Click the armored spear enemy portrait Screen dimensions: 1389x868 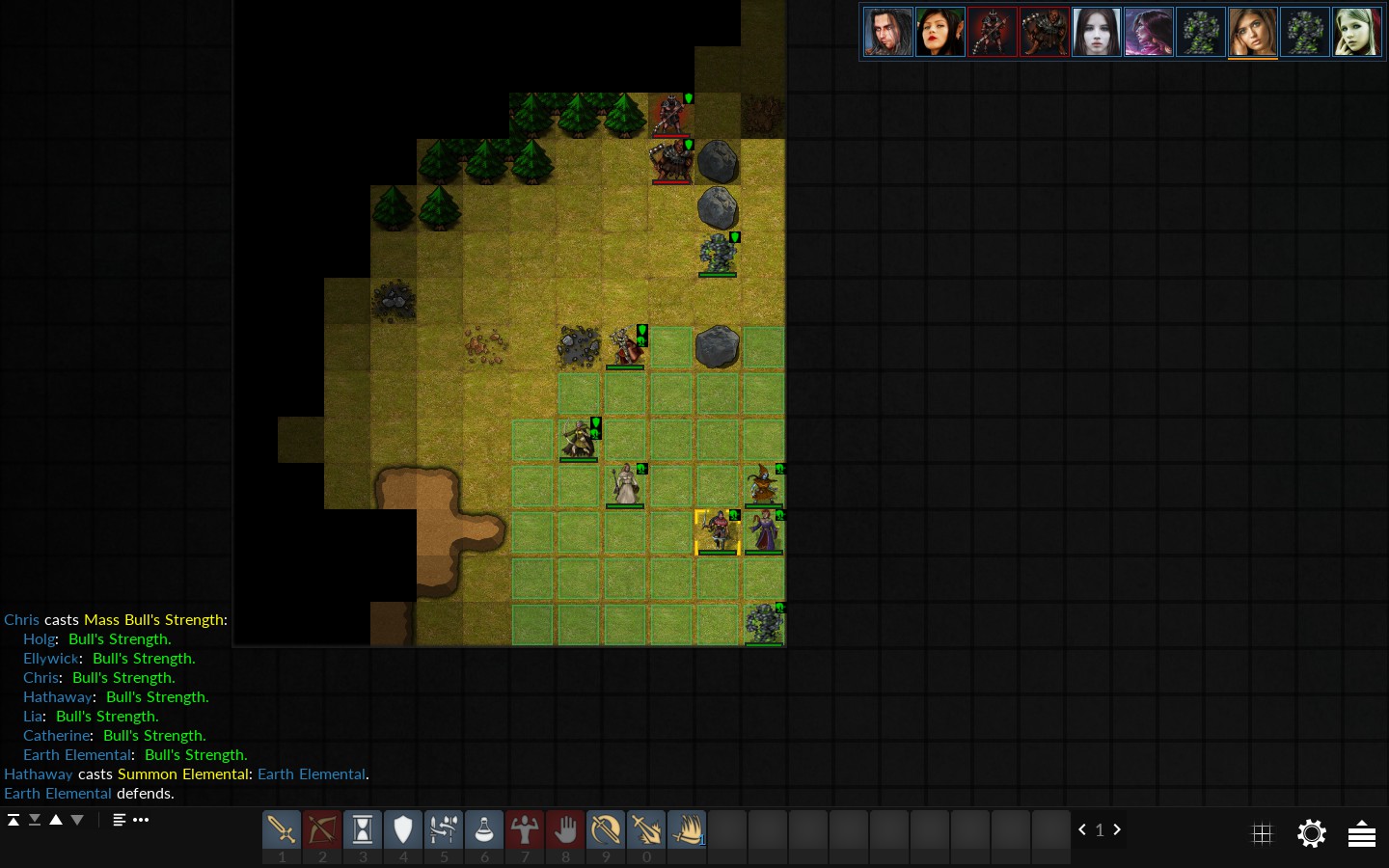(993, 32)
